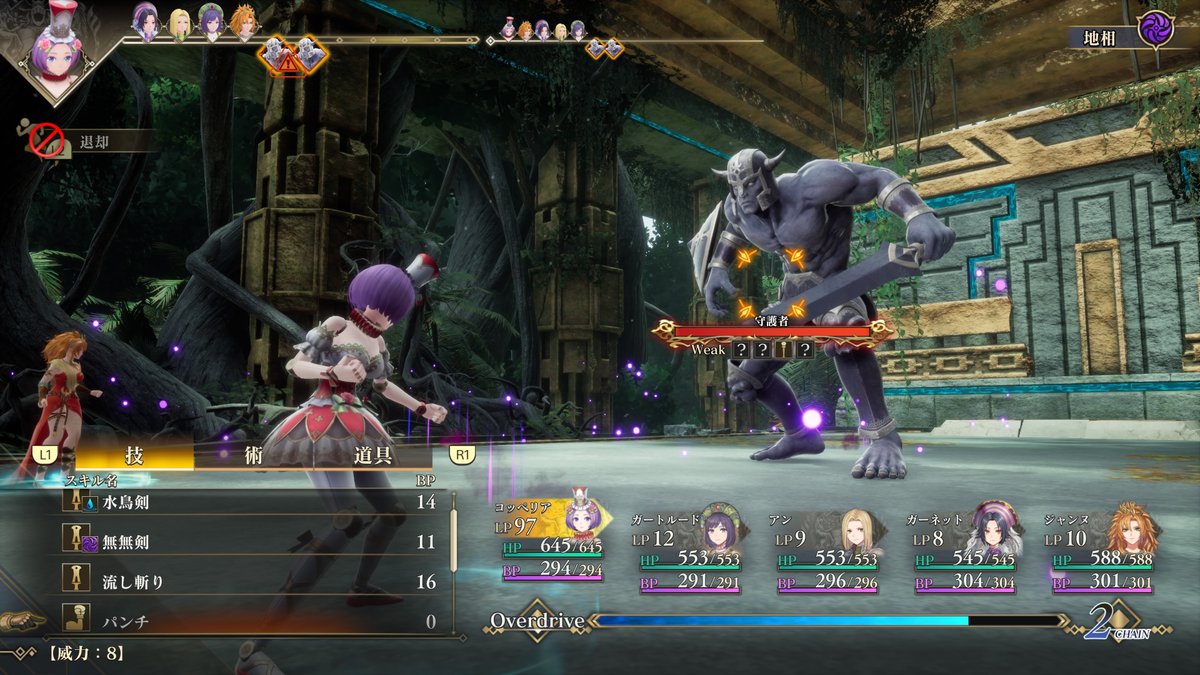Pick the パンチ skill
Screen dimensions: 1200x675
250,621
